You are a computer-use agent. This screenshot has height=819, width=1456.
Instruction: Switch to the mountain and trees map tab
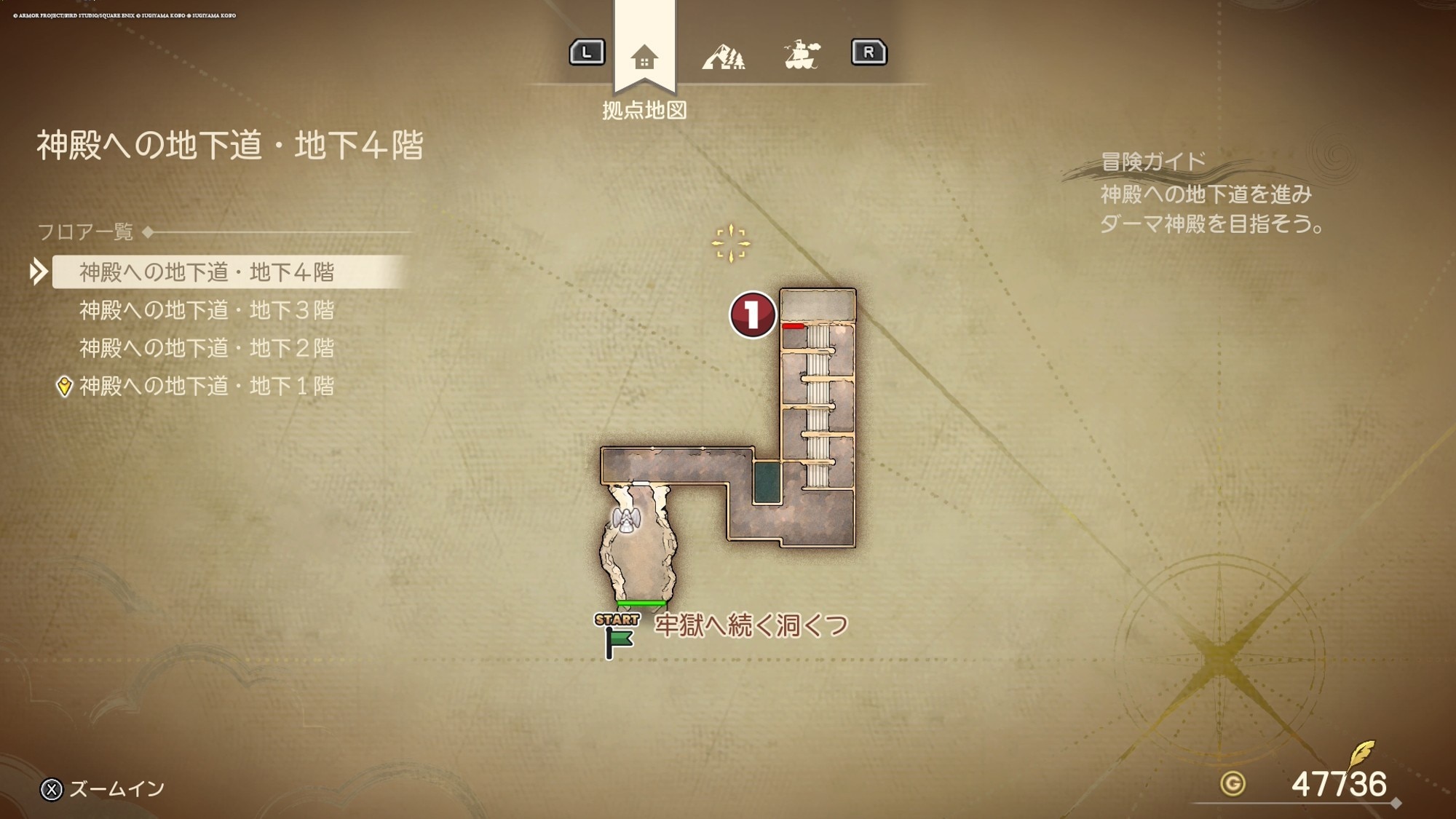tap(724, 57)
